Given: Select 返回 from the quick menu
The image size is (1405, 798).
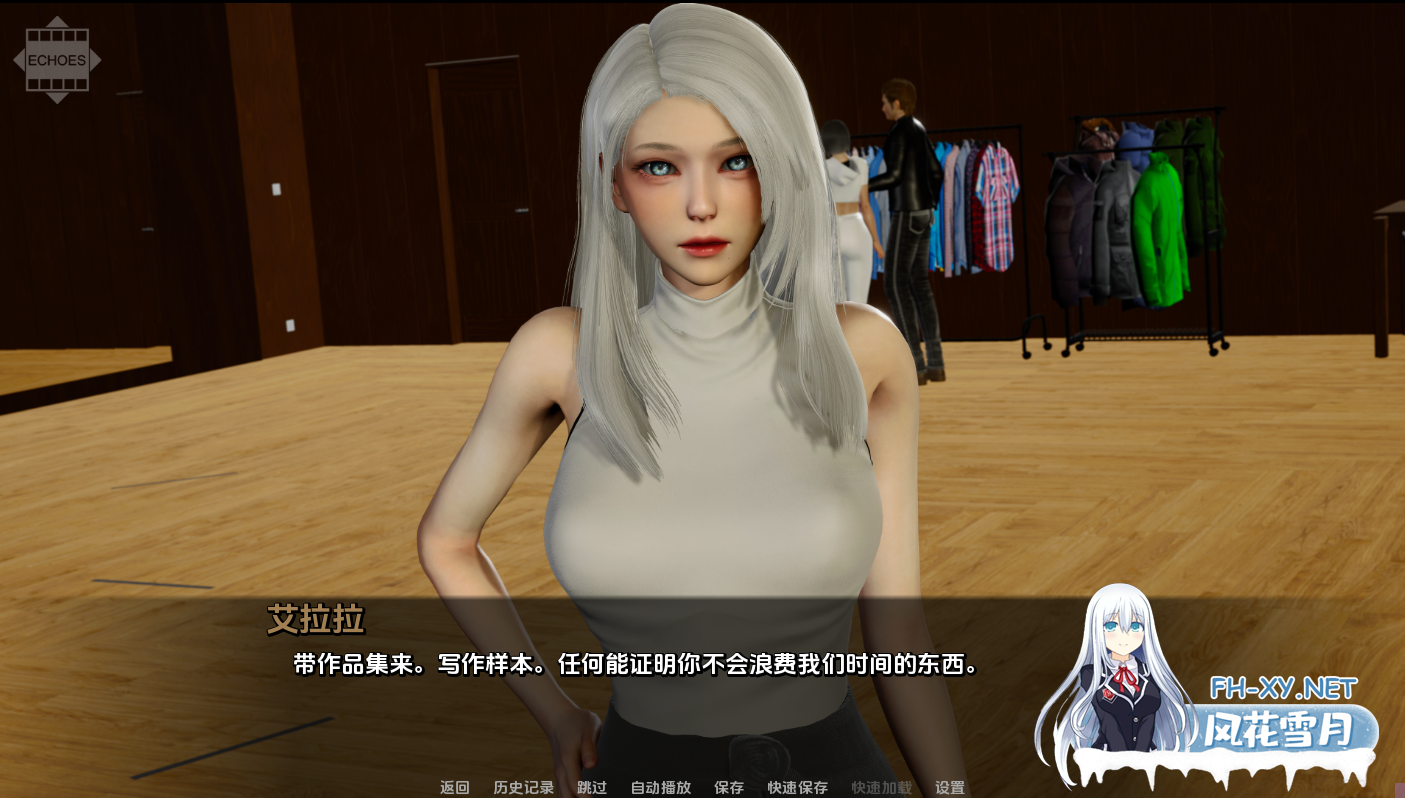Looking at the screenshot, I should (454, 787).
